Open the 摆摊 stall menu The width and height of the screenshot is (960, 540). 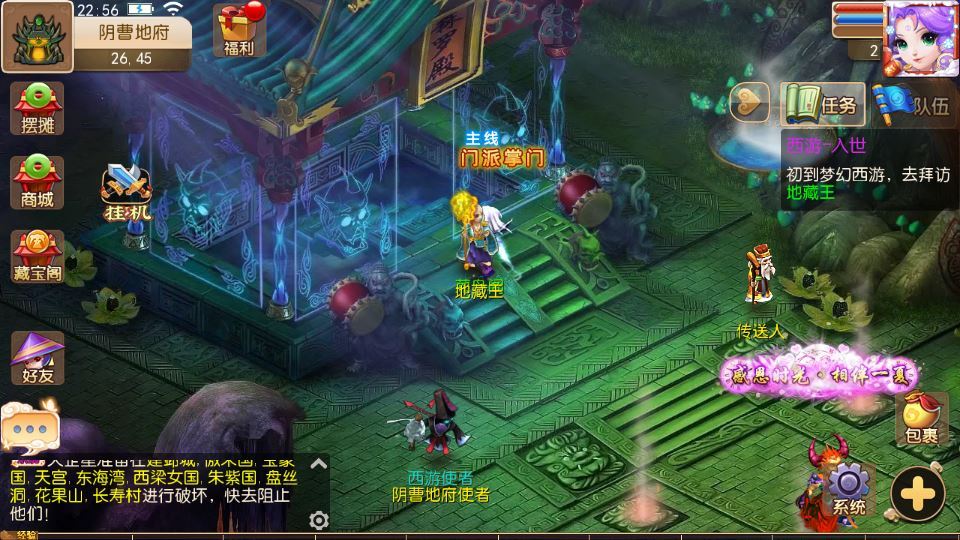click(37, 109)
